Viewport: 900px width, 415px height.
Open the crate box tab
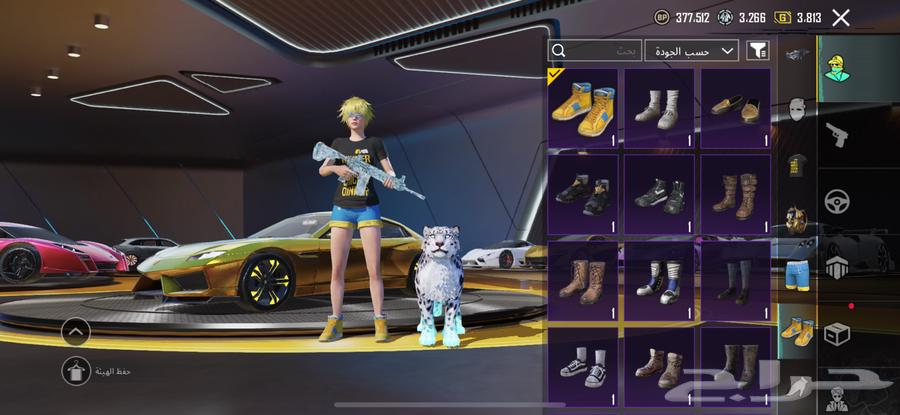pyautogui.click(x=838, y=334)
